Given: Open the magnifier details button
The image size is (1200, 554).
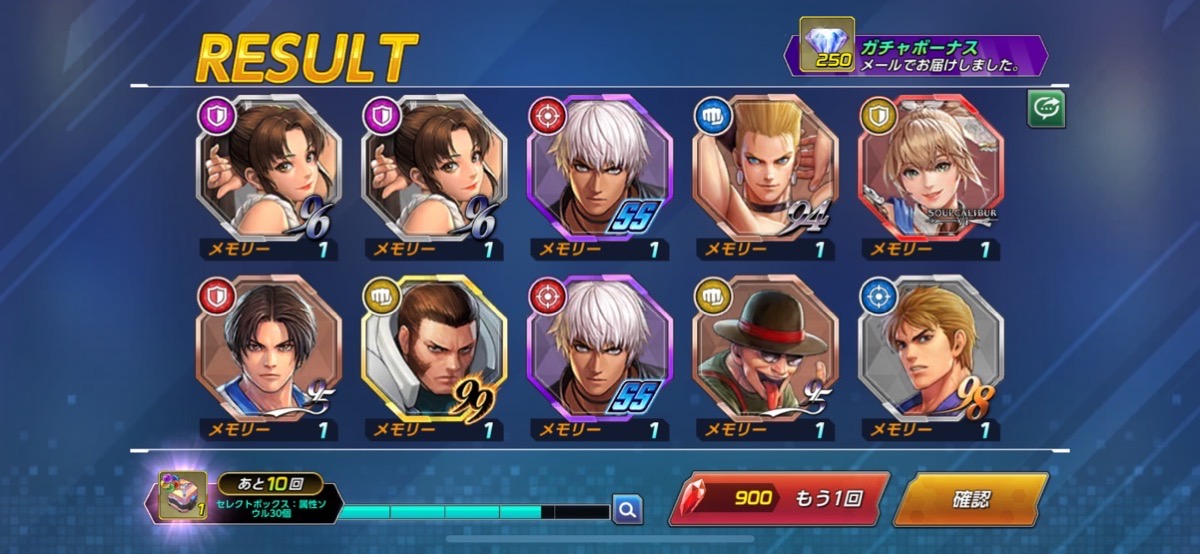Looking at the screenshot, I should tap(627, 510).
